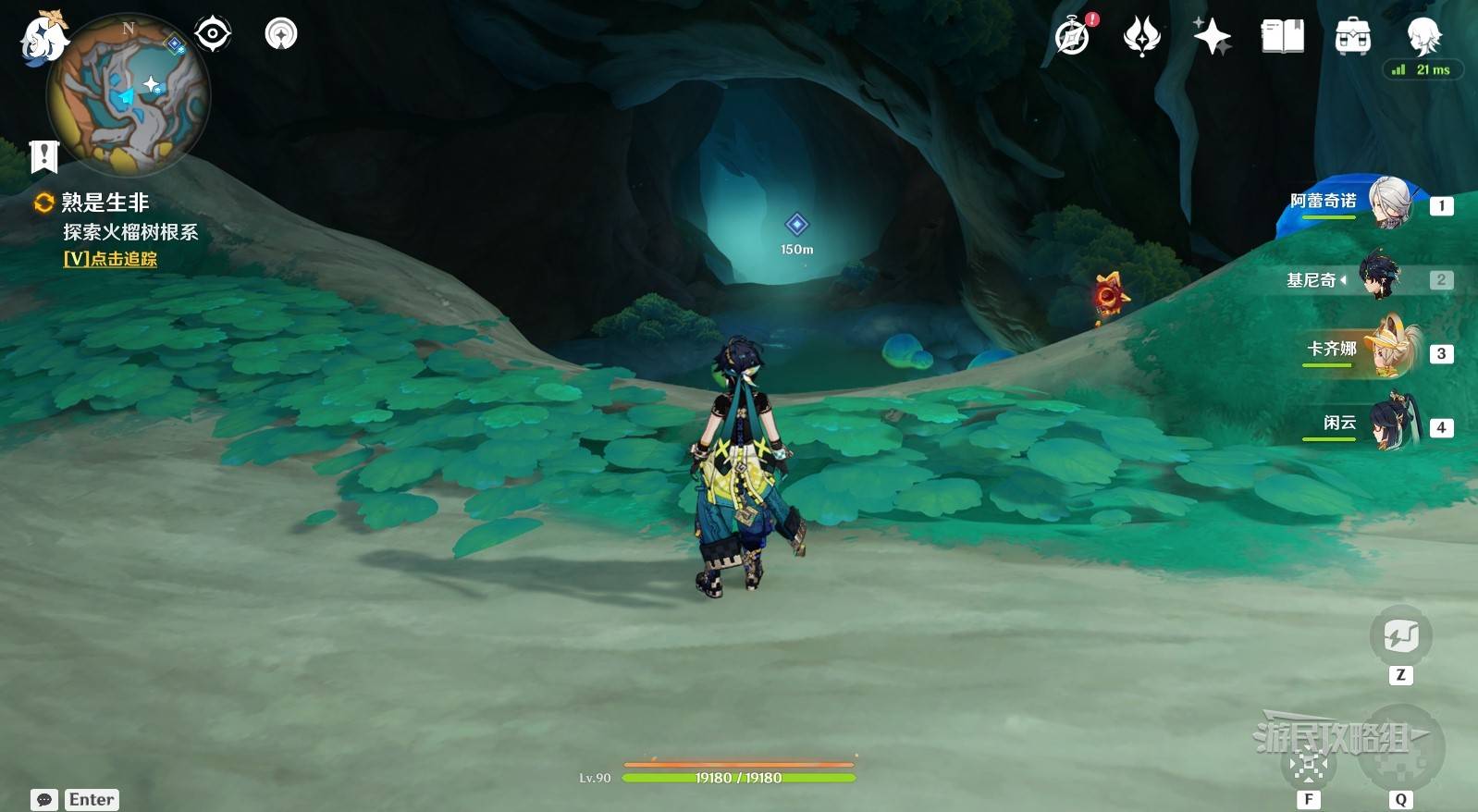
Task: Open the chat speech bubble button
Action: pyautogui.click(x=43, y=800)
